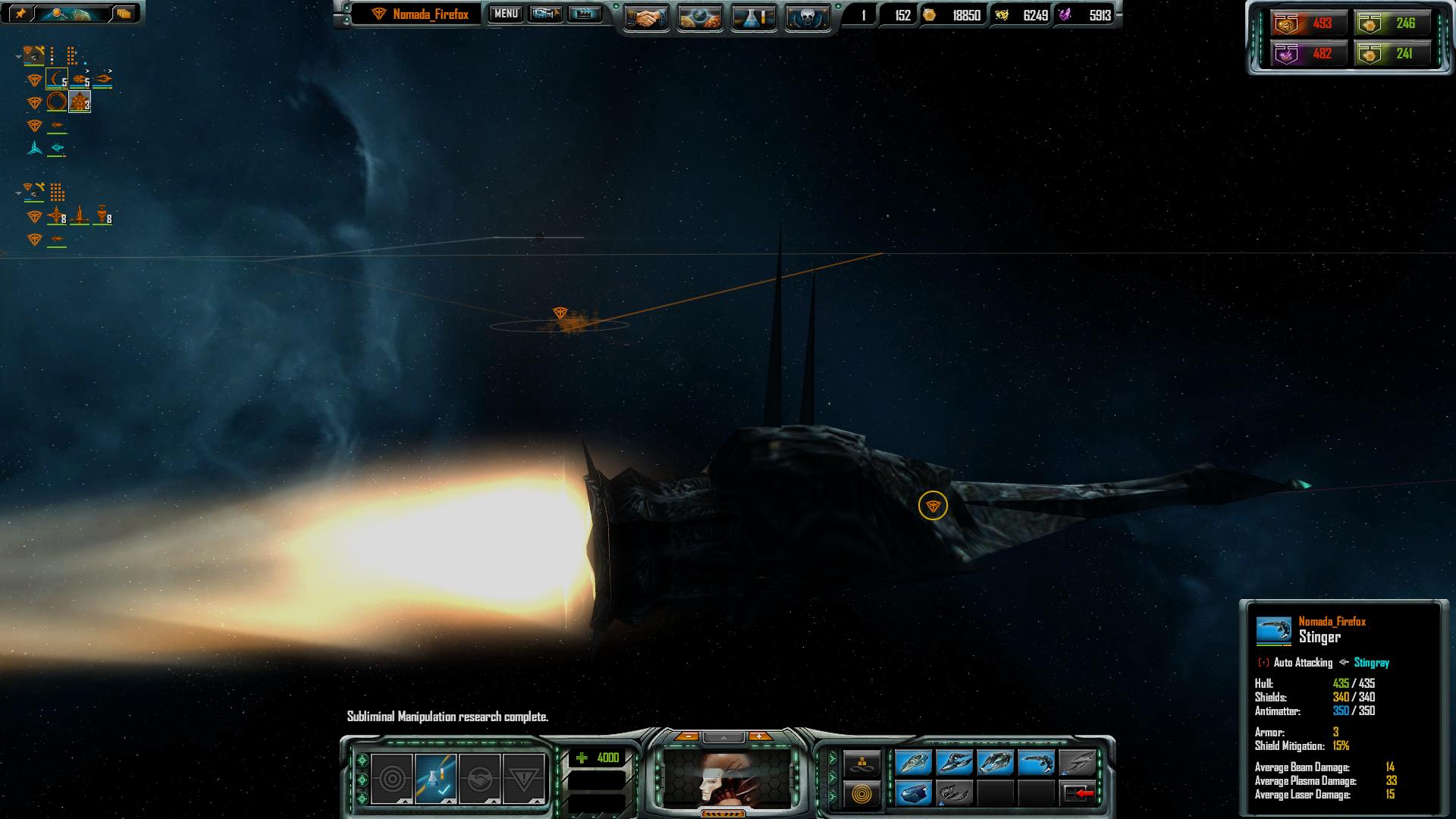Toggle the cinematic camera icon in top bar
The height and width of the screenshot is (819, 1456).
click(544, 14)
